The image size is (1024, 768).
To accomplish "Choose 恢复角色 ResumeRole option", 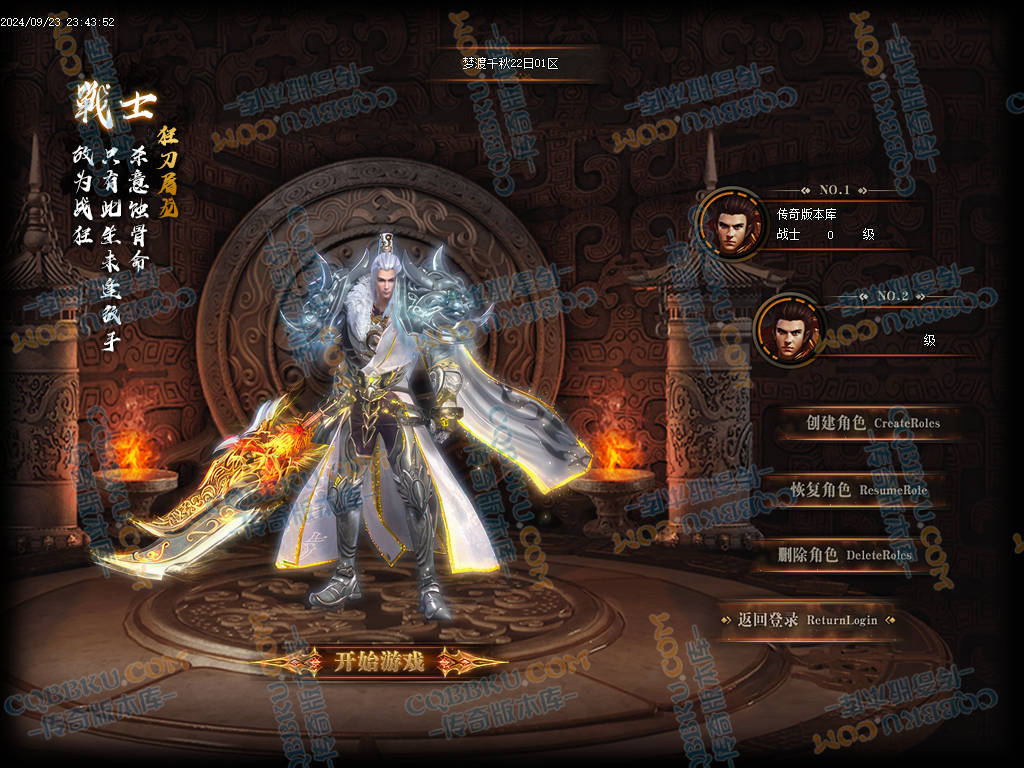I will point(858,490).
